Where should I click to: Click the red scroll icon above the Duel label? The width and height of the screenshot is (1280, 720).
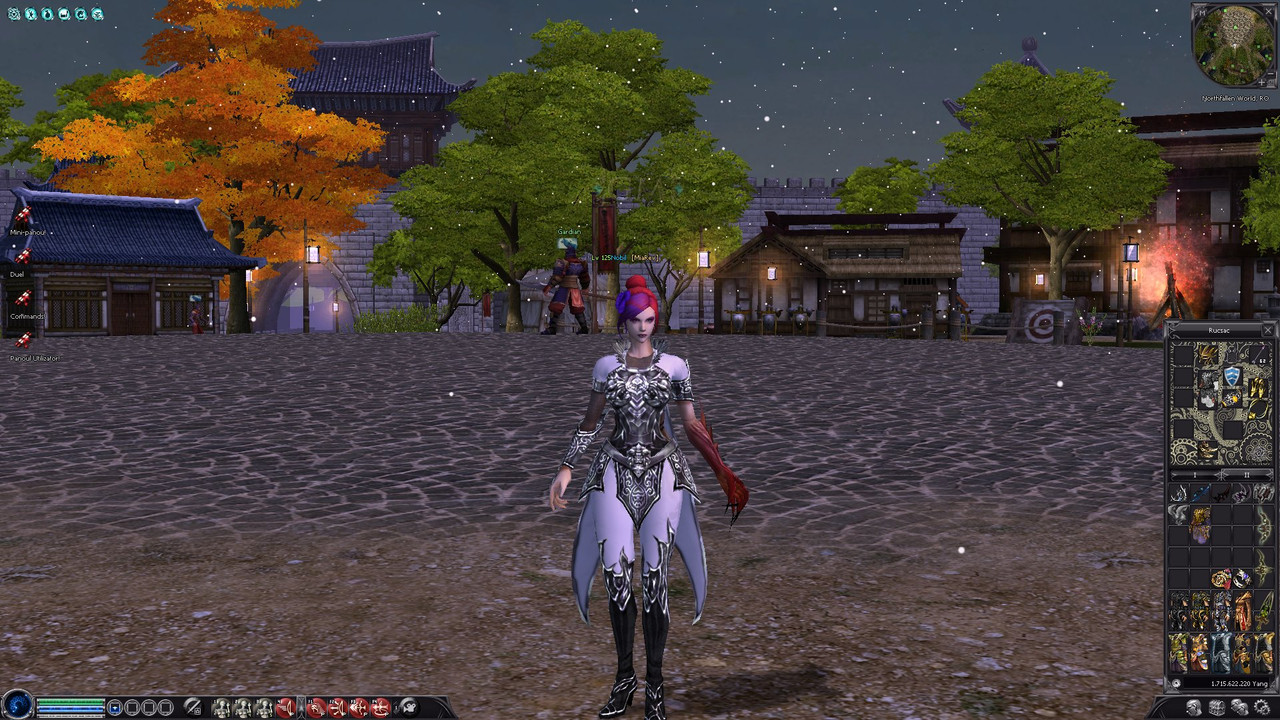click(22, 255)
